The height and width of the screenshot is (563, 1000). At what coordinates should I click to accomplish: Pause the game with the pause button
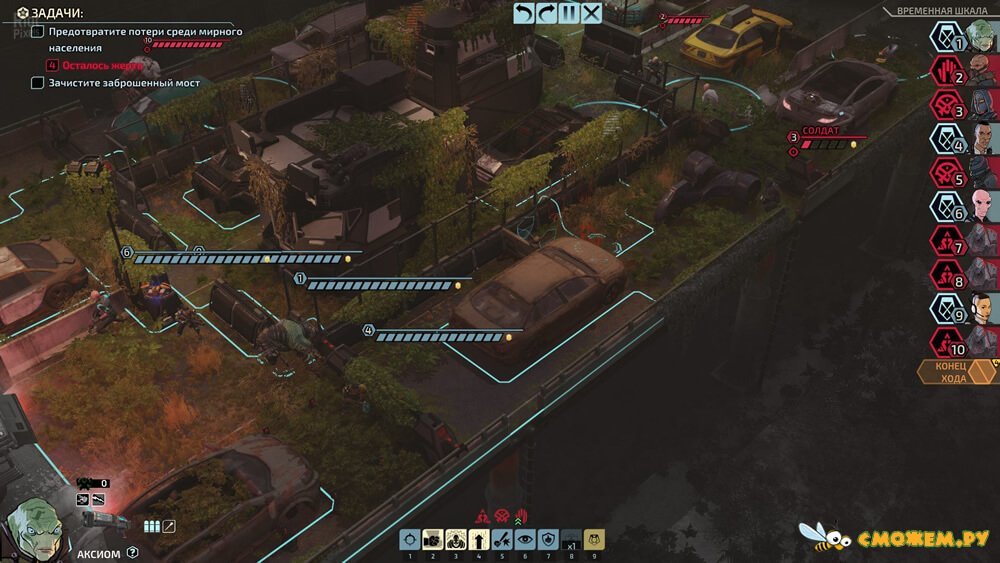coord(569,13)
